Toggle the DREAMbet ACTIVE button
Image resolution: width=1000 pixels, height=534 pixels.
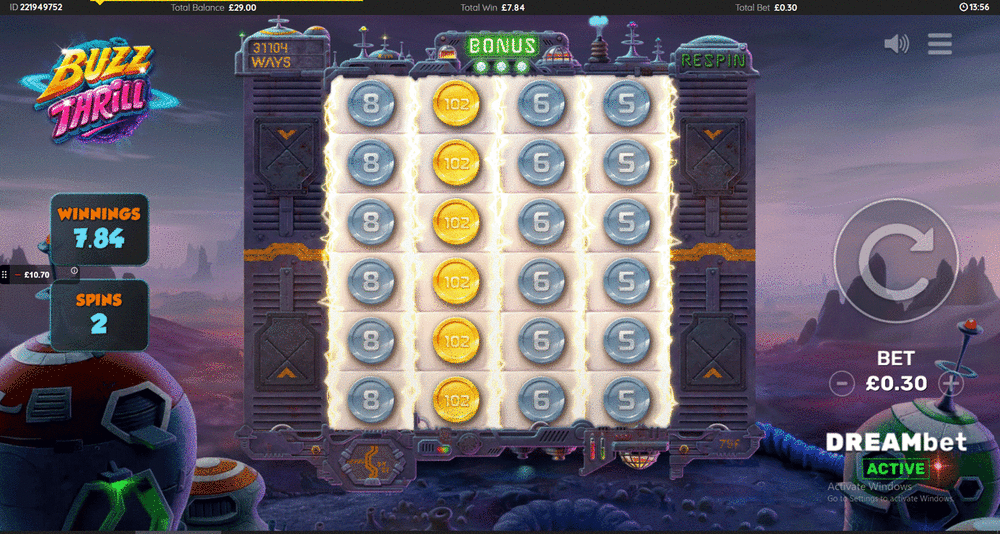point(894,468)
